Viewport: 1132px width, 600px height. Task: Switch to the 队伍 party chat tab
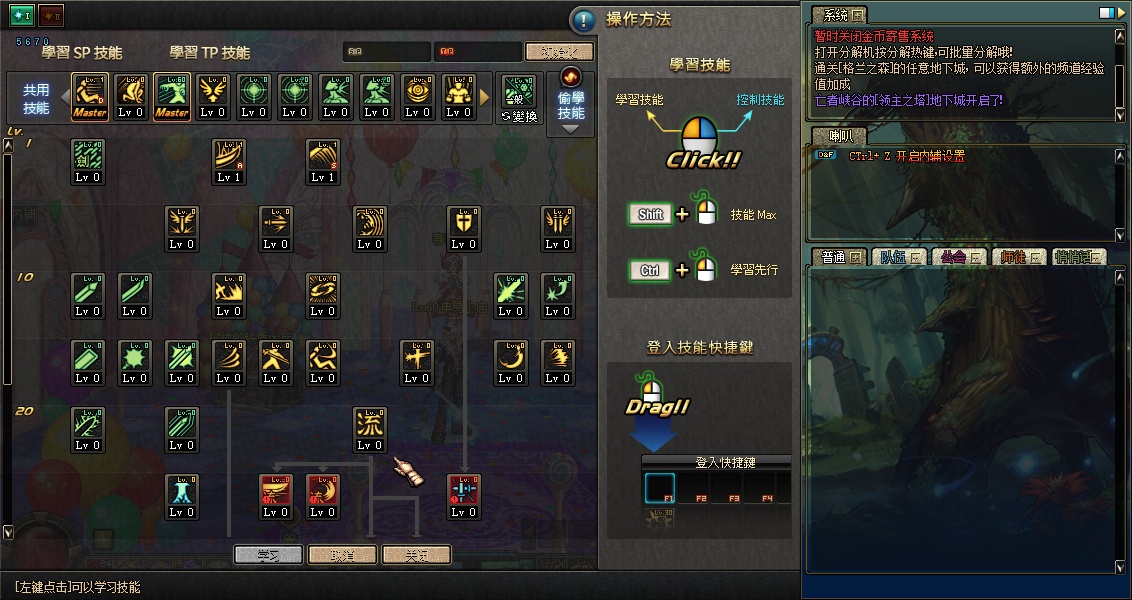pyautogui.click(x=898, y=257)
